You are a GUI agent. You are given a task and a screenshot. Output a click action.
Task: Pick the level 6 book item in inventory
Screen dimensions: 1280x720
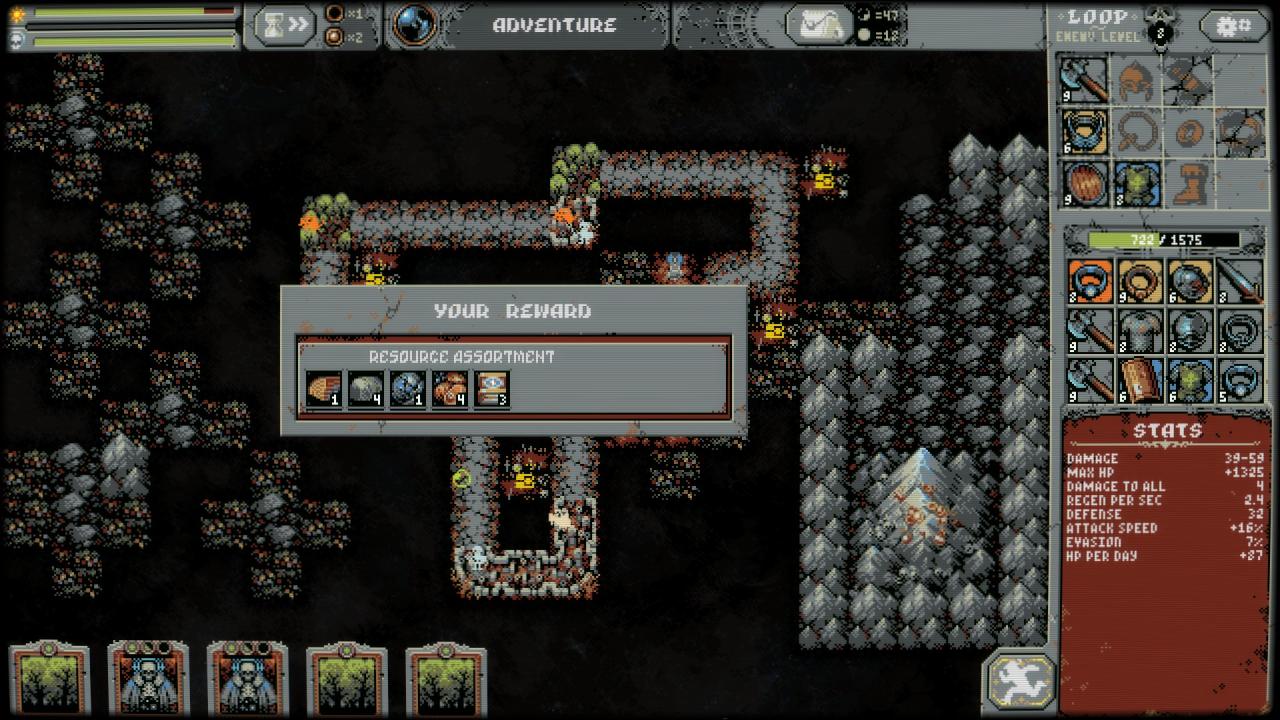[1138, 381]
